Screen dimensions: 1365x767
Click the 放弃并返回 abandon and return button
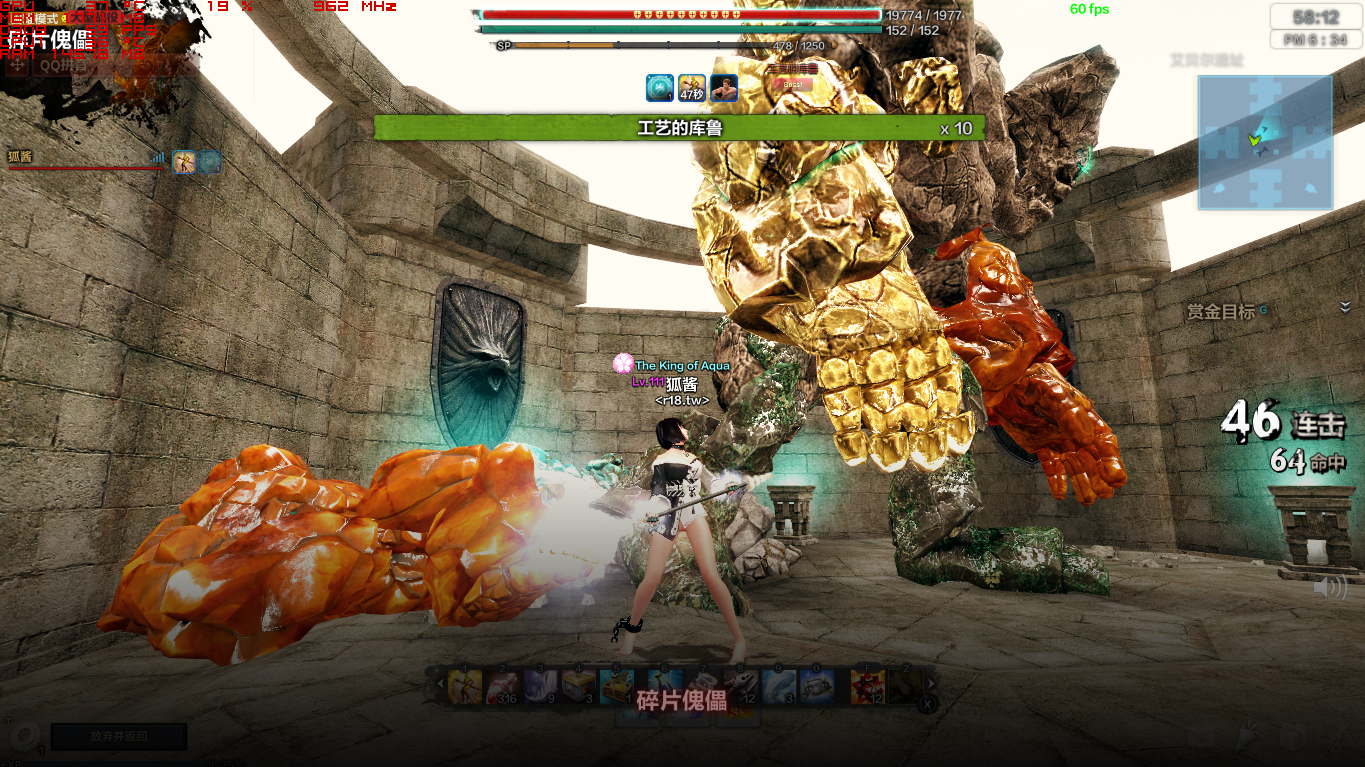(119, 737)
